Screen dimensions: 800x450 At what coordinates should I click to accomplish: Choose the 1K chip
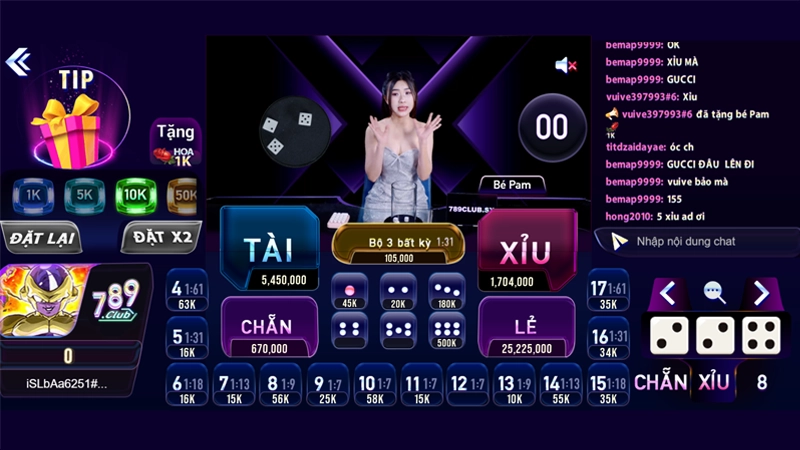(32, 194)
